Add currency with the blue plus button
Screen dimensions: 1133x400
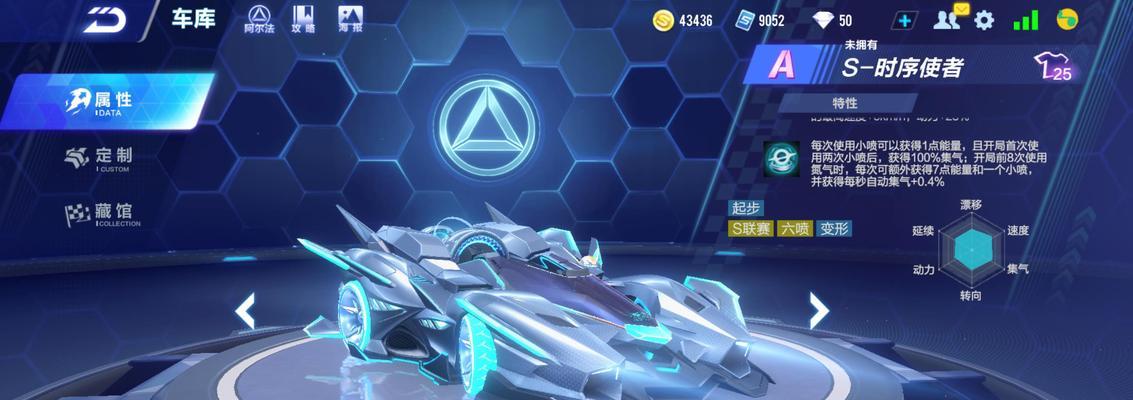pyautogui.click(x=905, y=20)
